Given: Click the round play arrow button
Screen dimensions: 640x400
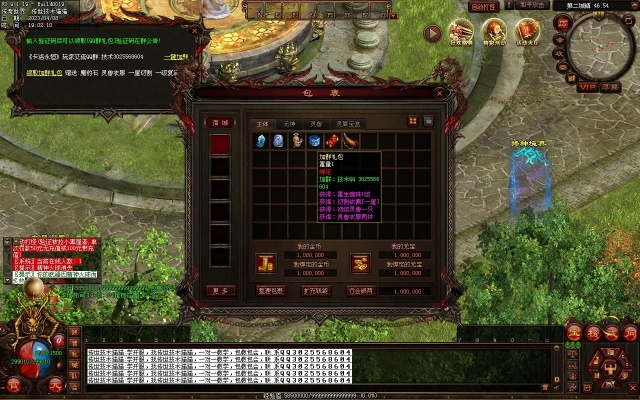Looking at the screenshot, I should point(433,33).
